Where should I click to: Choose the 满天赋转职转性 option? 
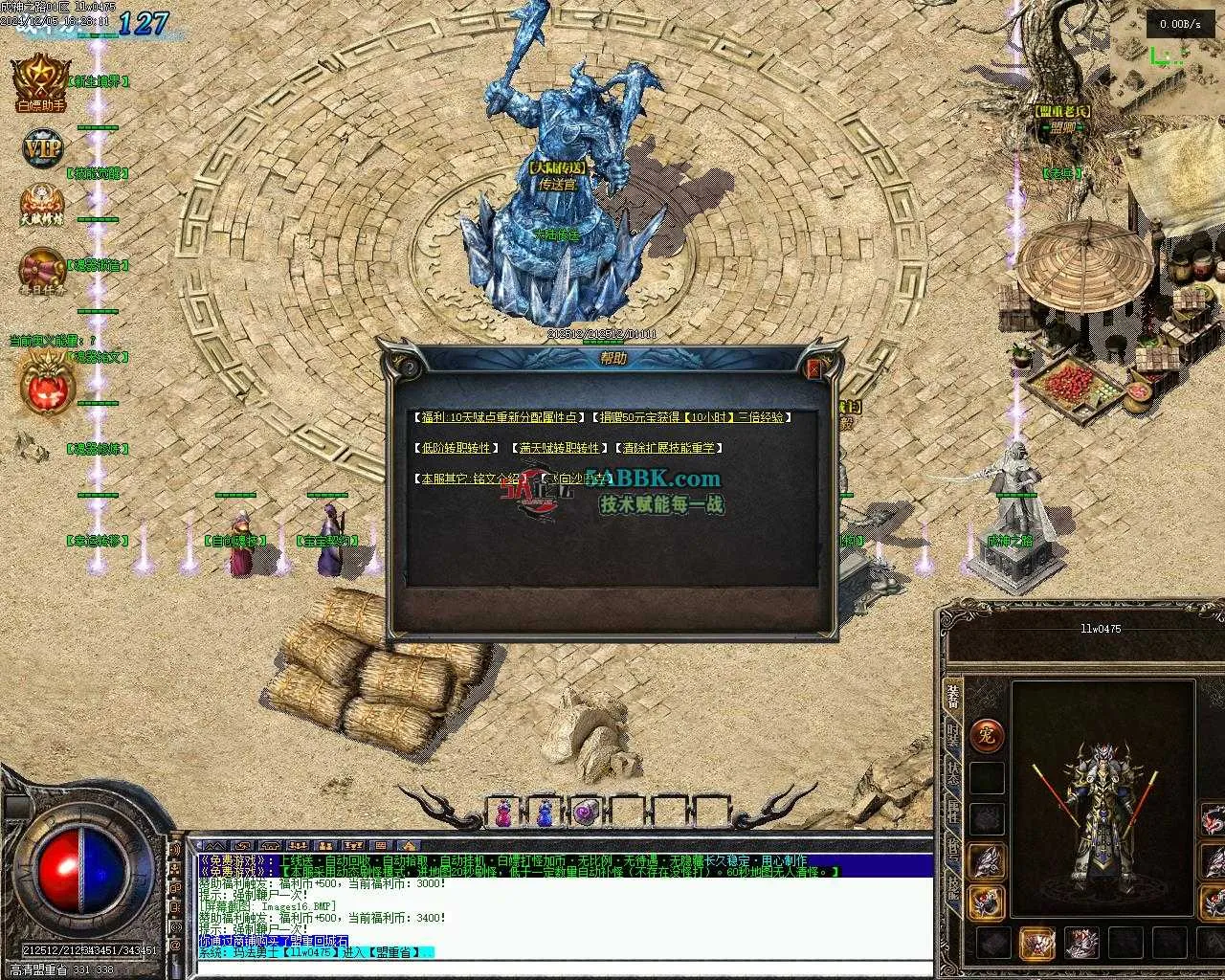pyautogui.click(x=559, y=448)
